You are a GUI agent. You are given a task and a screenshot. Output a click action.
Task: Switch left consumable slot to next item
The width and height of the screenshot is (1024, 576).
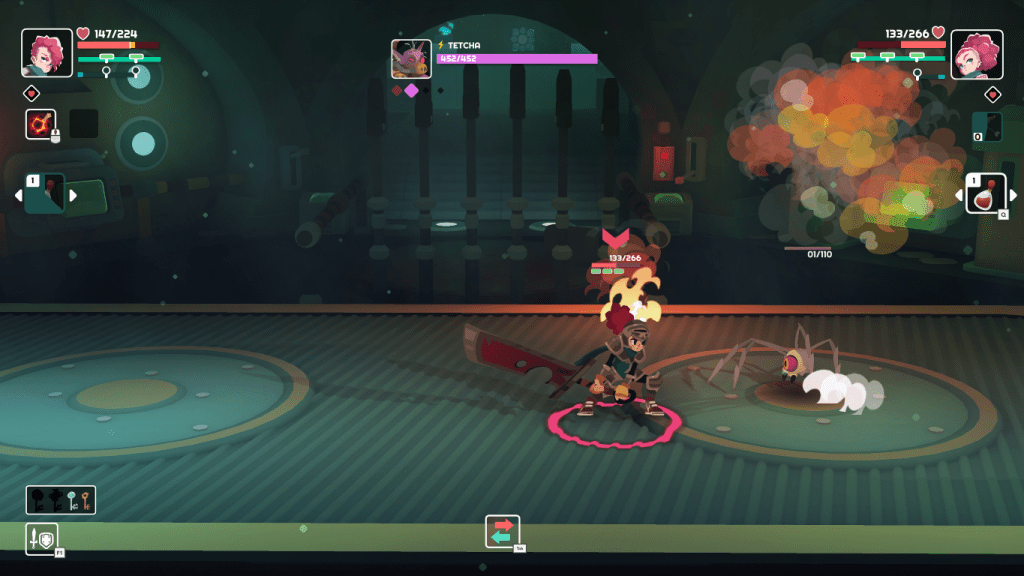tap(73, 195)
